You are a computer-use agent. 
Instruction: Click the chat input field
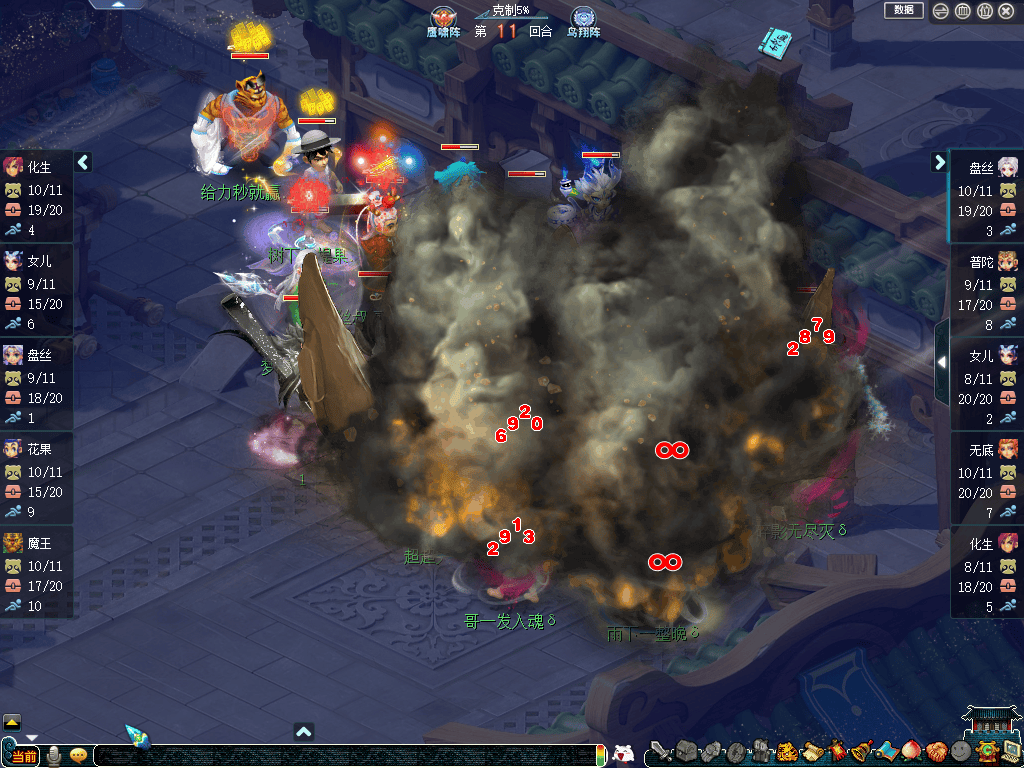[x=340, y=756]
